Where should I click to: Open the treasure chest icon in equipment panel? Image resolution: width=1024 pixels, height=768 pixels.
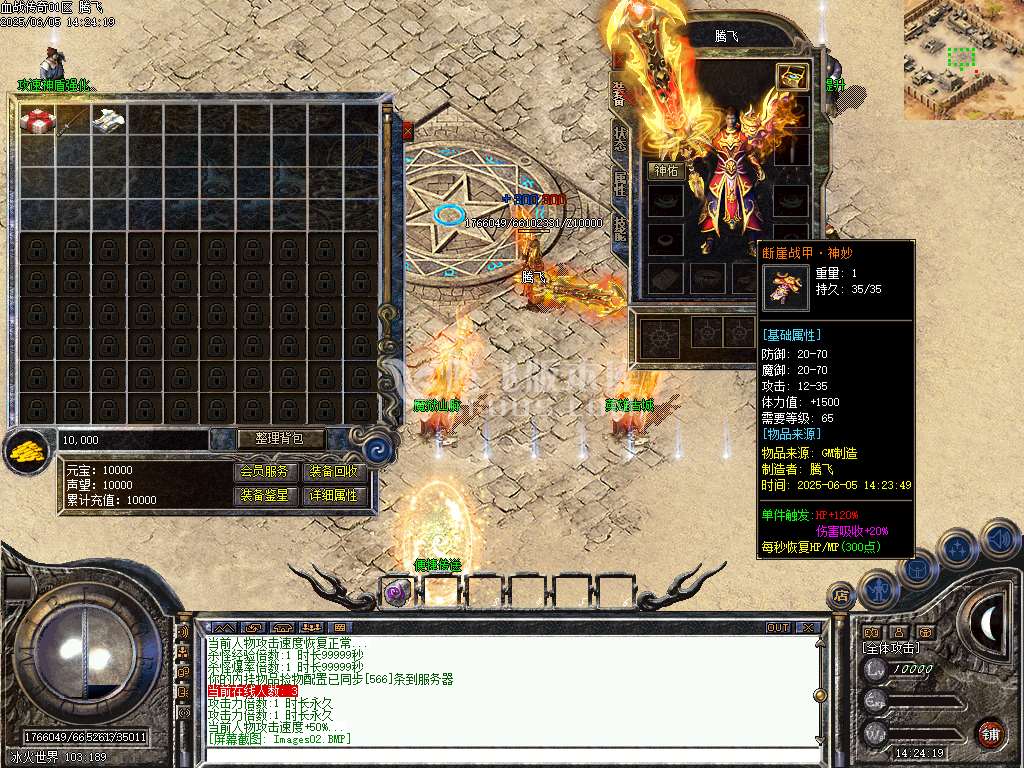793,77
